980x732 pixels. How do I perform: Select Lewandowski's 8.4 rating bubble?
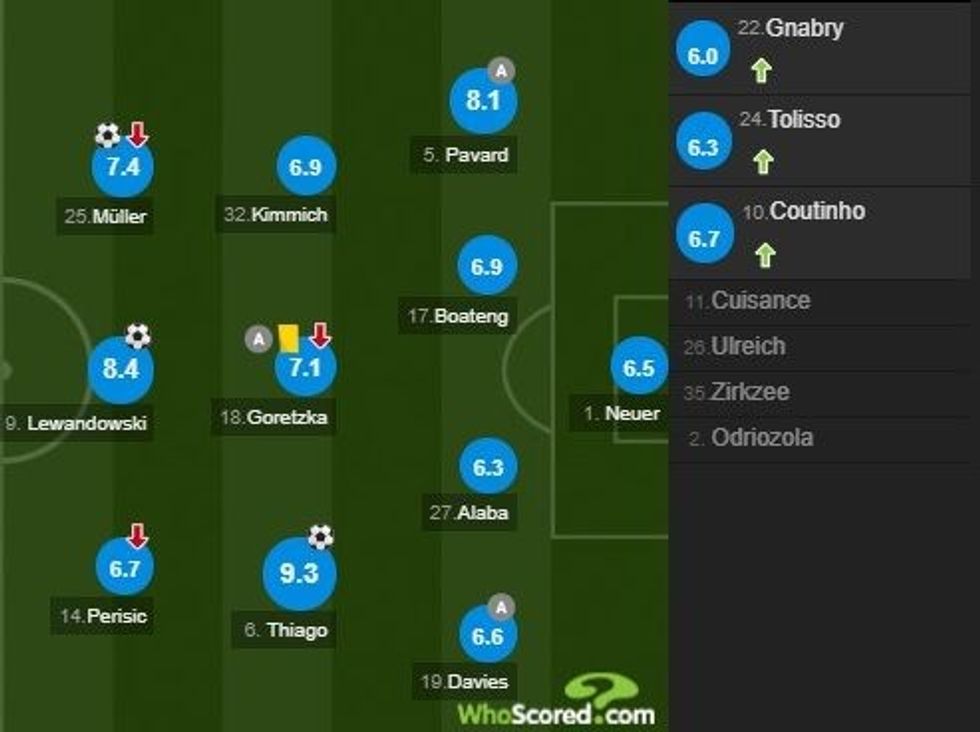pyautogui.click(x=121, y=370)
